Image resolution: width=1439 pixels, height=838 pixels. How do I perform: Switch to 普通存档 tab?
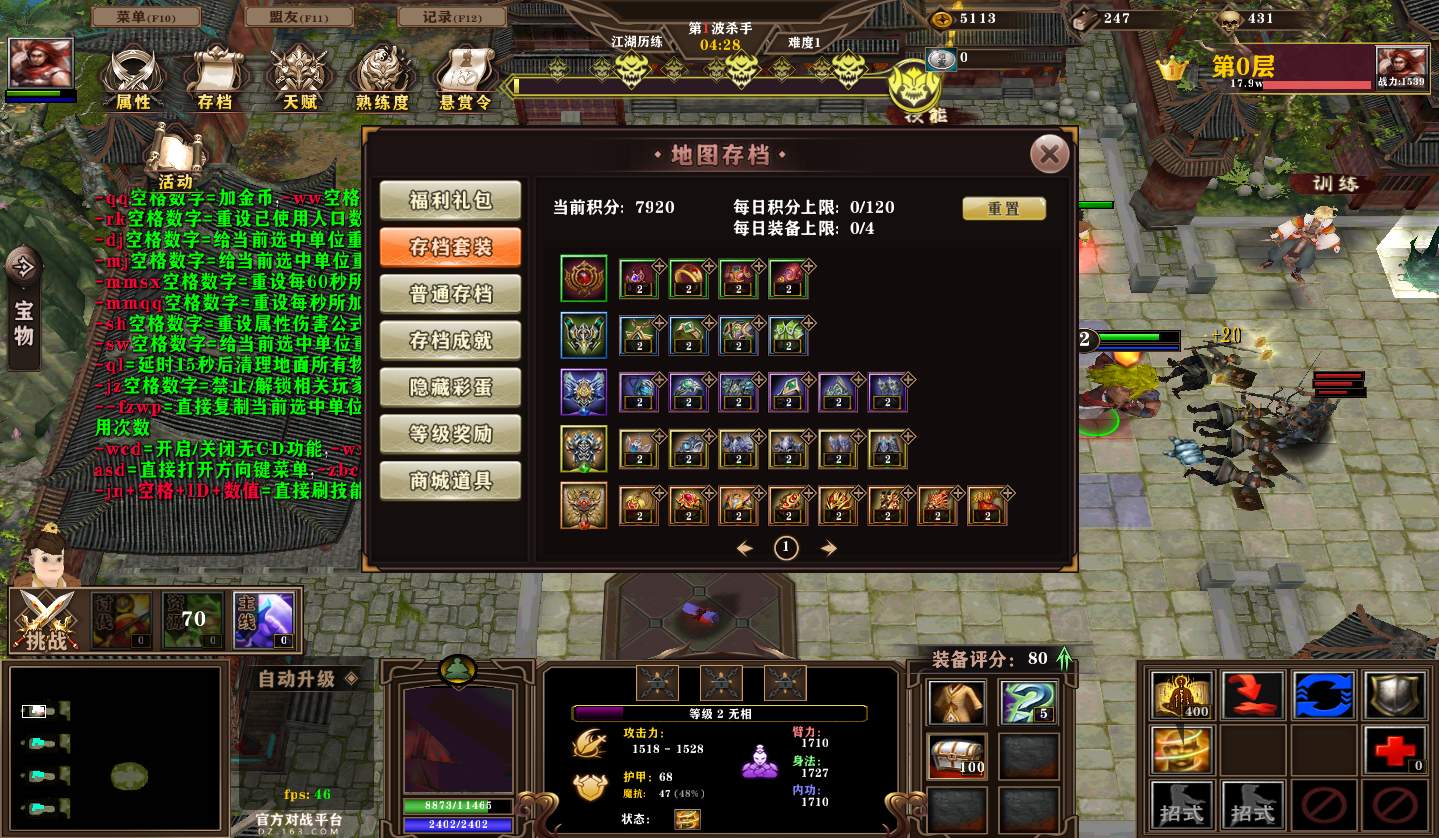click(450, 294)
